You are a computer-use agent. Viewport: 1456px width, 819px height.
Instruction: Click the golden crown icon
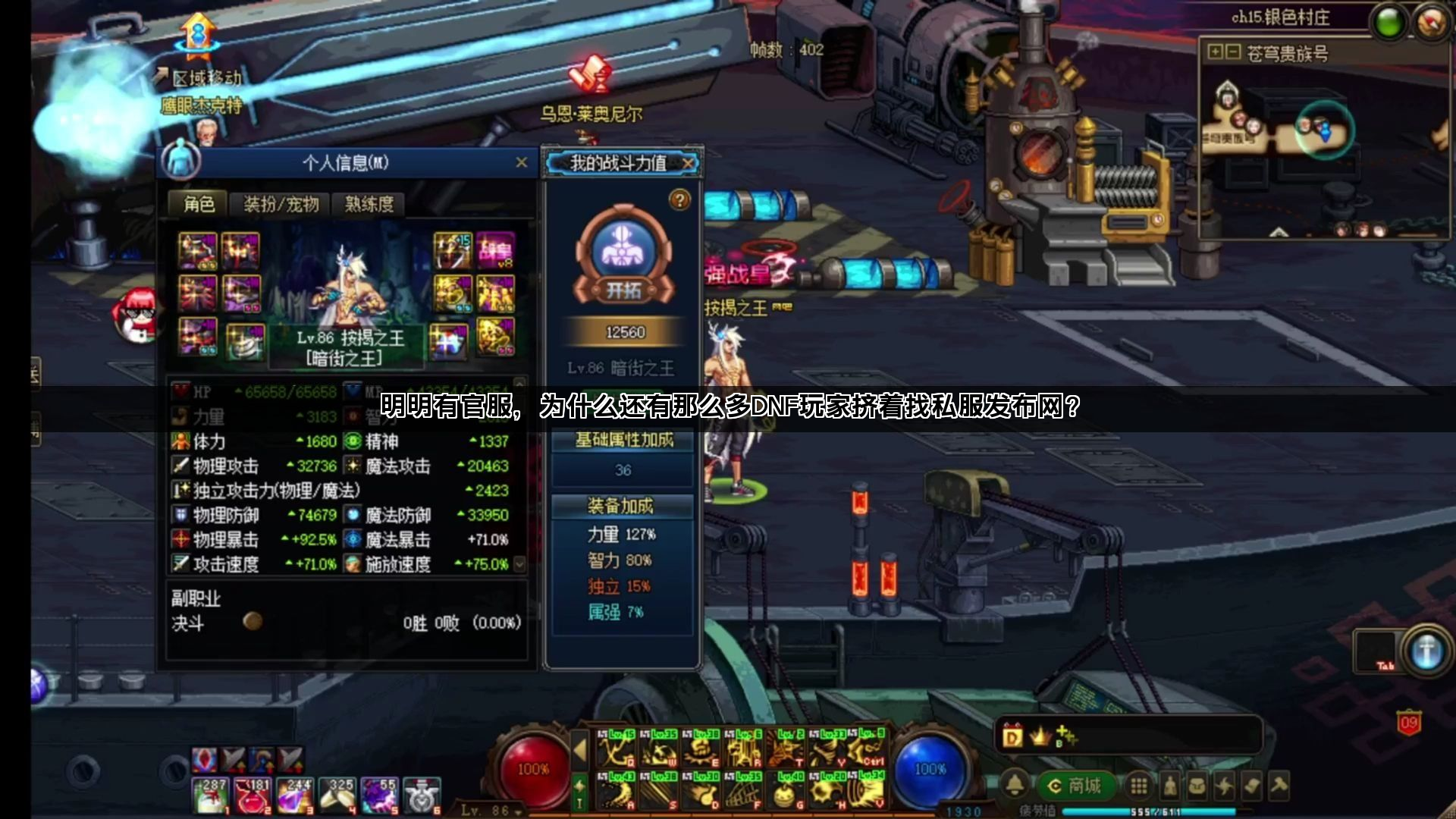[x=1040, y=736]
